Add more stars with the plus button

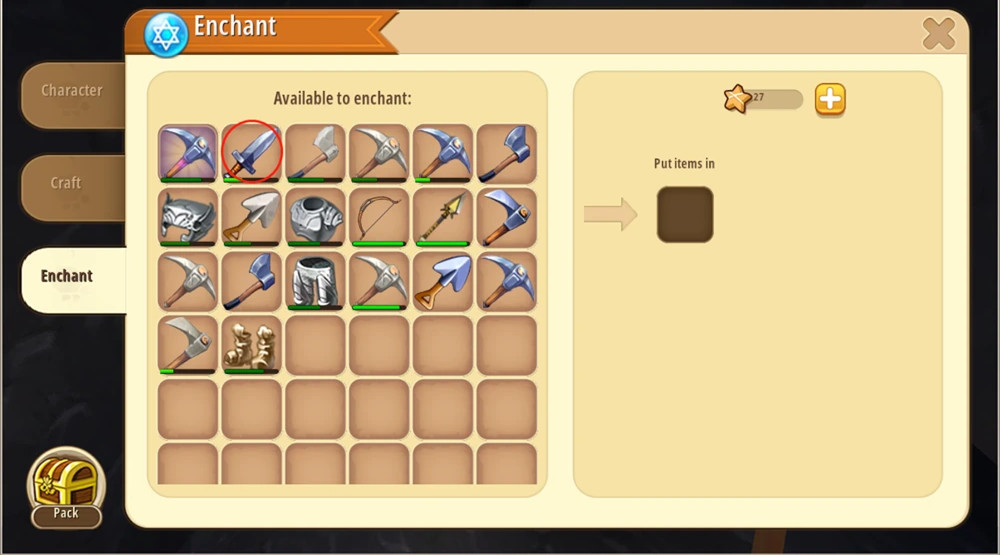(x=830, y=99)
